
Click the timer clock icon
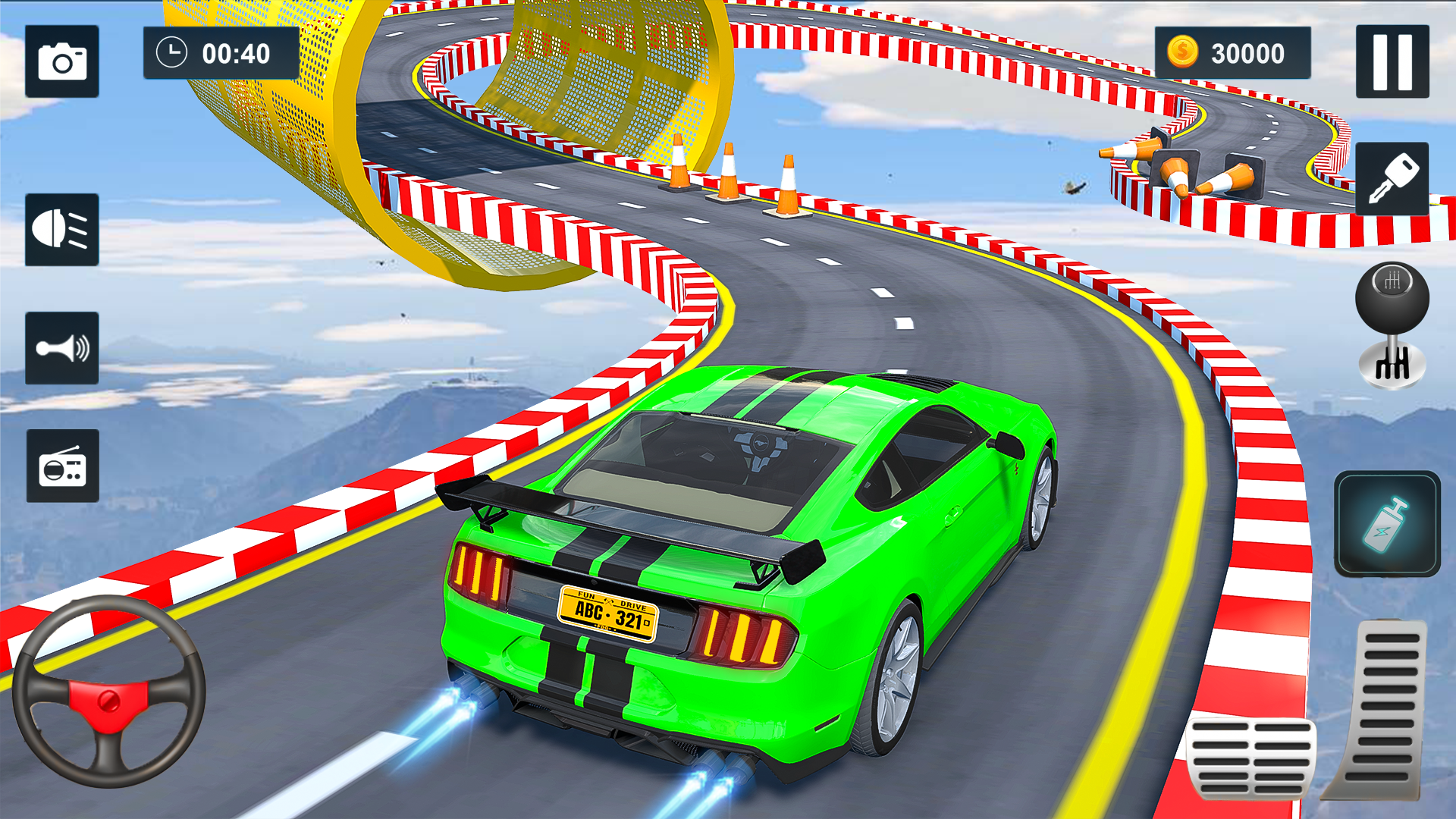(173, 53)
